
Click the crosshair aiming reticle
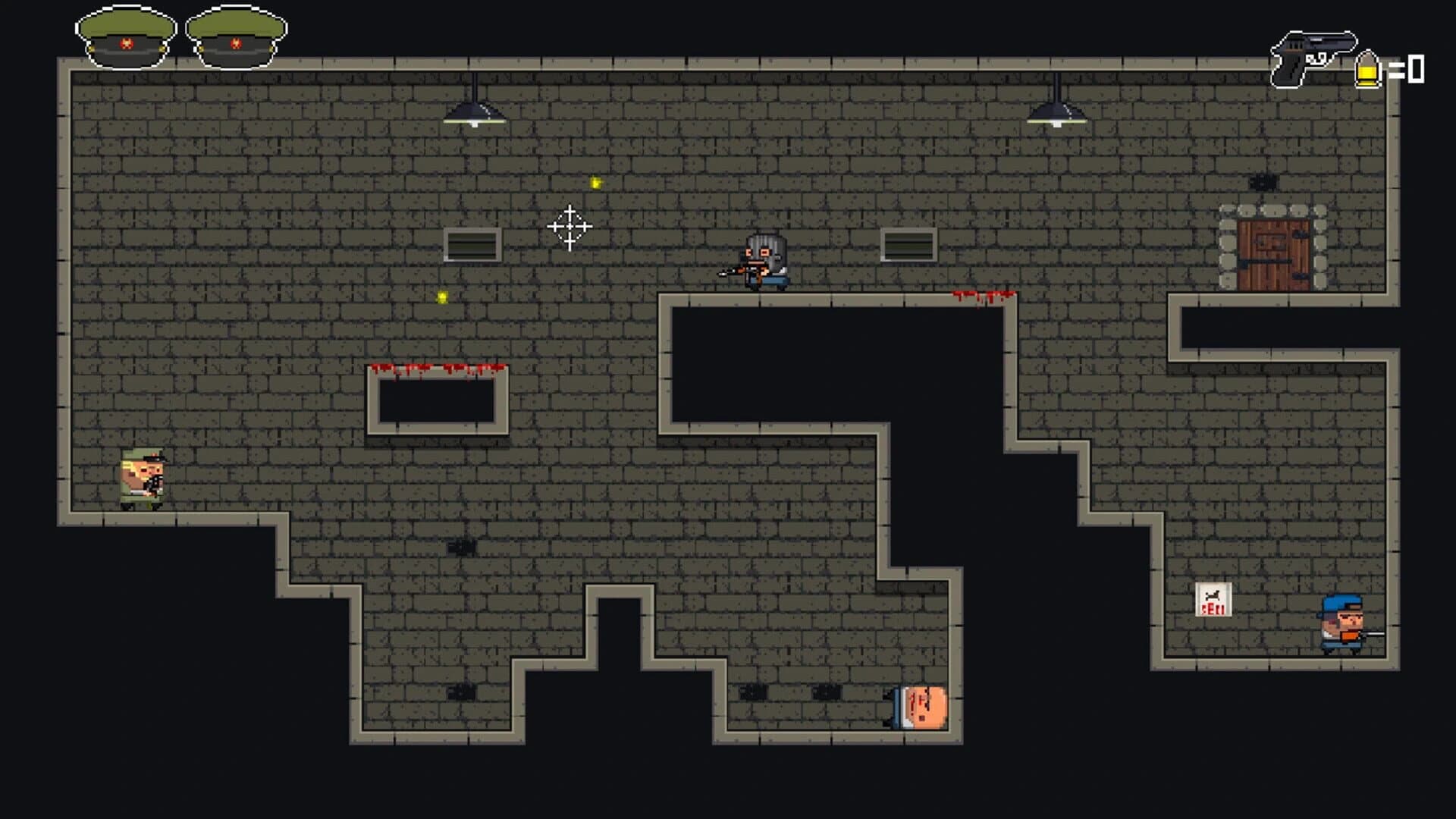click(569, 225)
